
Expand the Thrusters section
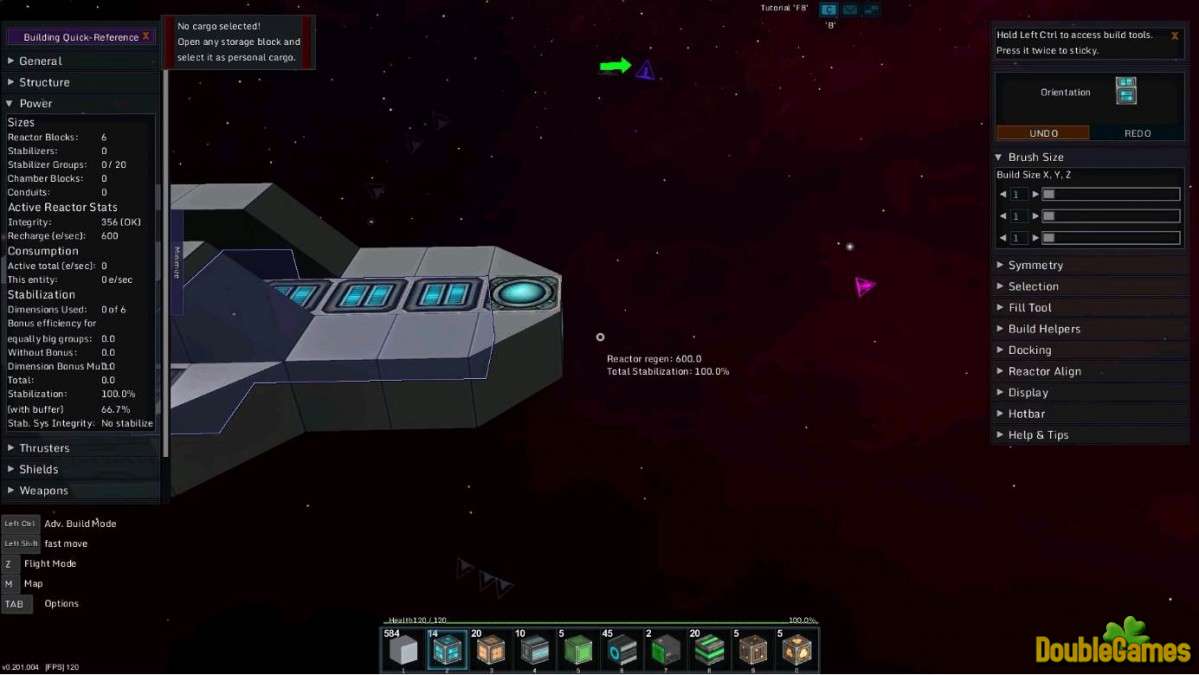tap(44, 448)
